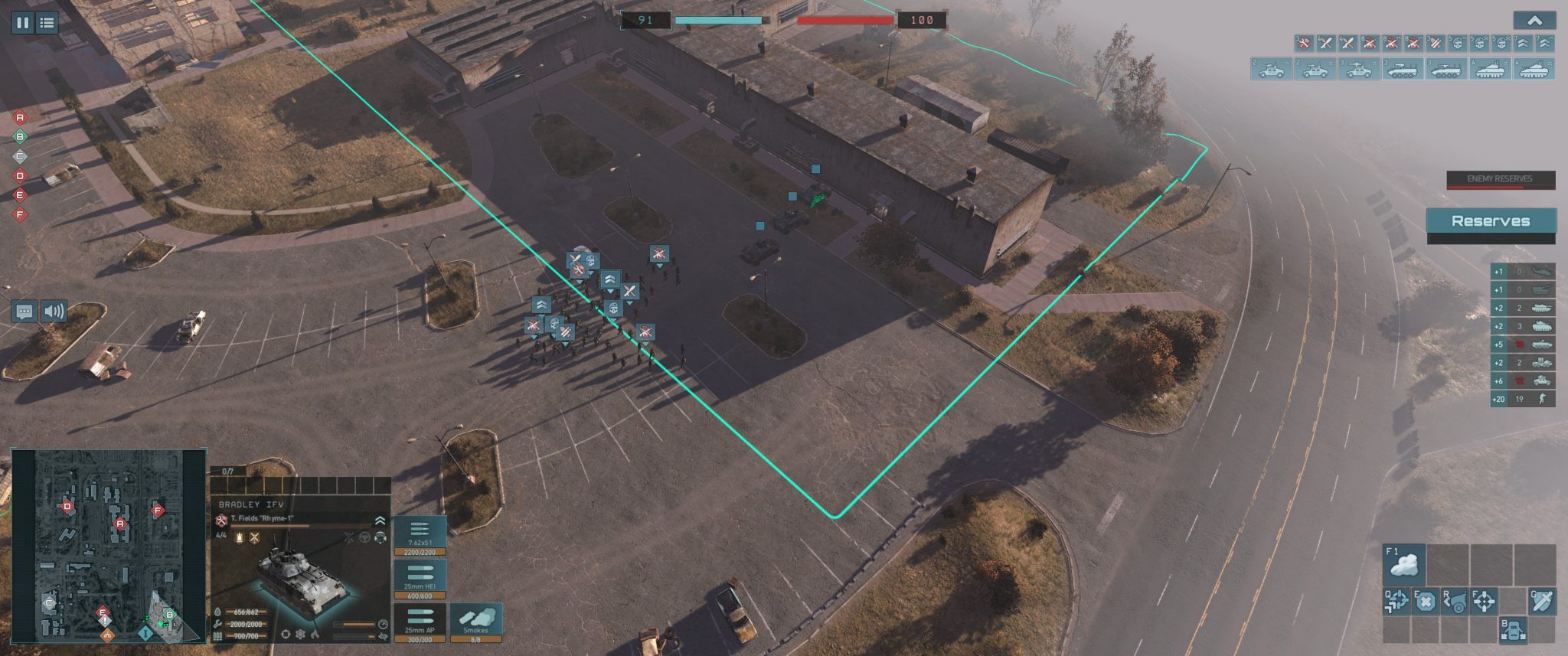Image resolution: width=1568 pixels, height=656 pixels.
Task: Use the stop order icon
Action: (x=1426, y=602)
